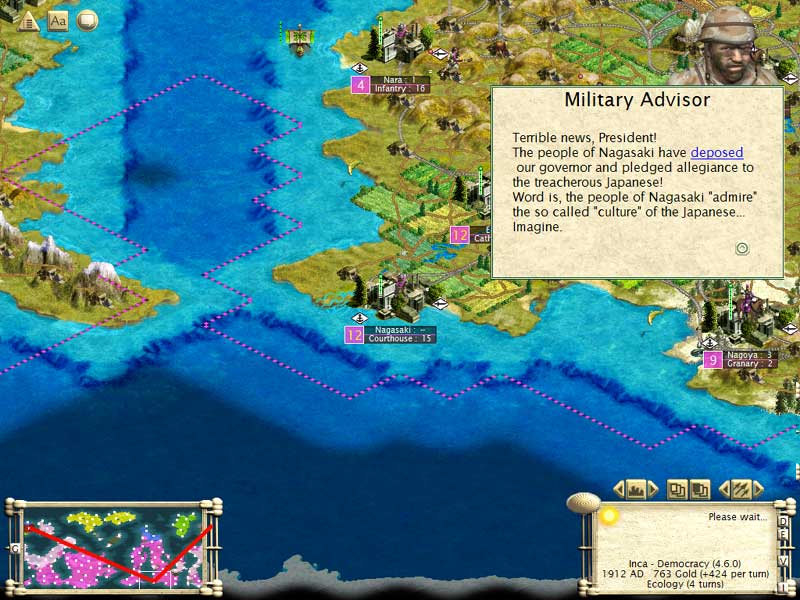Open the Civilopedia "Aa" button

[58, 20]
